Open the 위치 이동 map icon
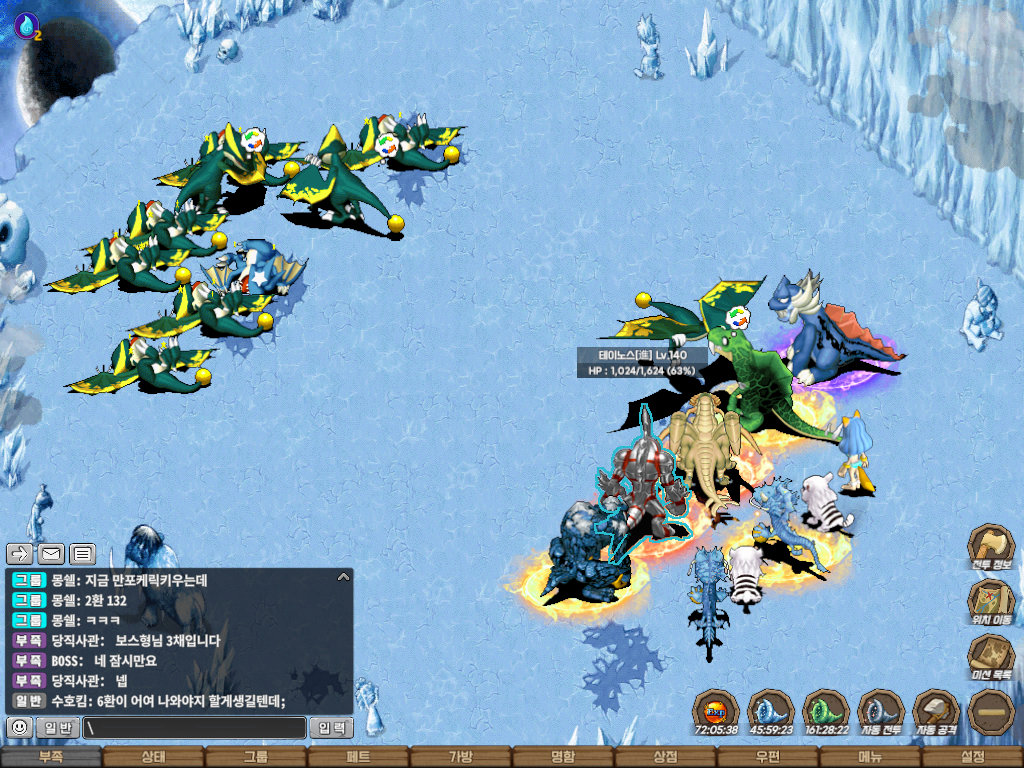 (x=991, y=603)
